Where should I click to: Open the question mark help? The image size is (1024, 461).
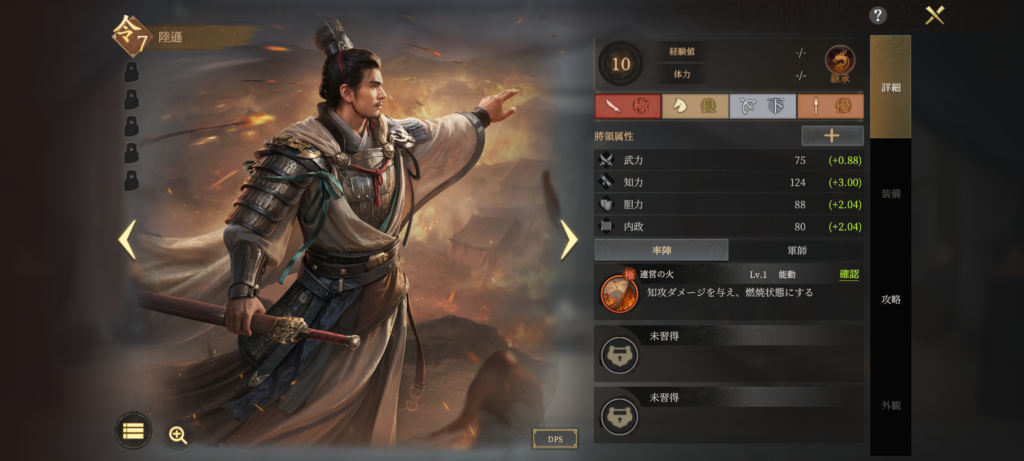(x=878, y=15)
